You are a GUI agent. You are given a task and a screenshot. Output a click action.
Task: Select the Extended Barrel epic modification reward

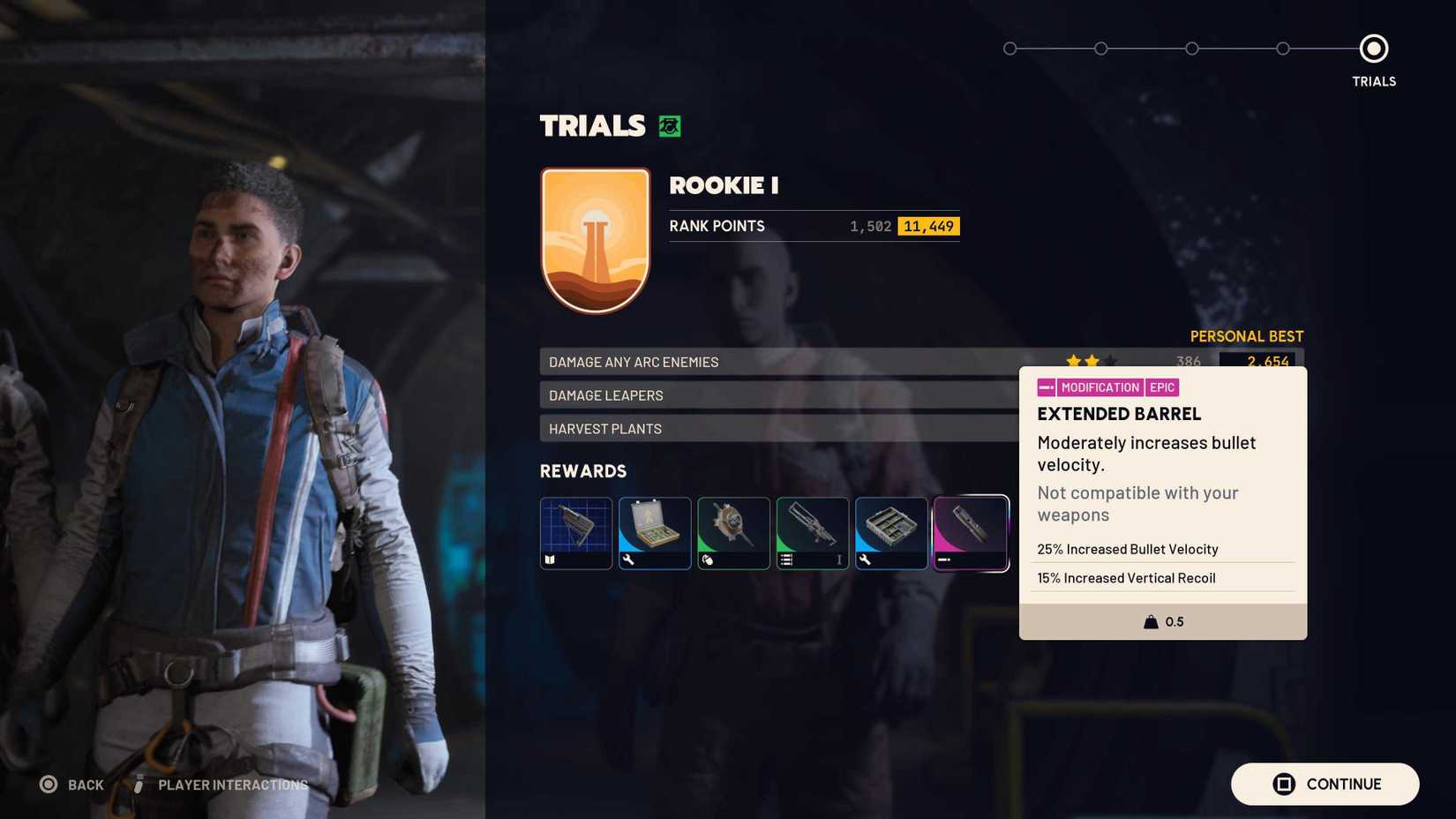[x=971, y=533]
